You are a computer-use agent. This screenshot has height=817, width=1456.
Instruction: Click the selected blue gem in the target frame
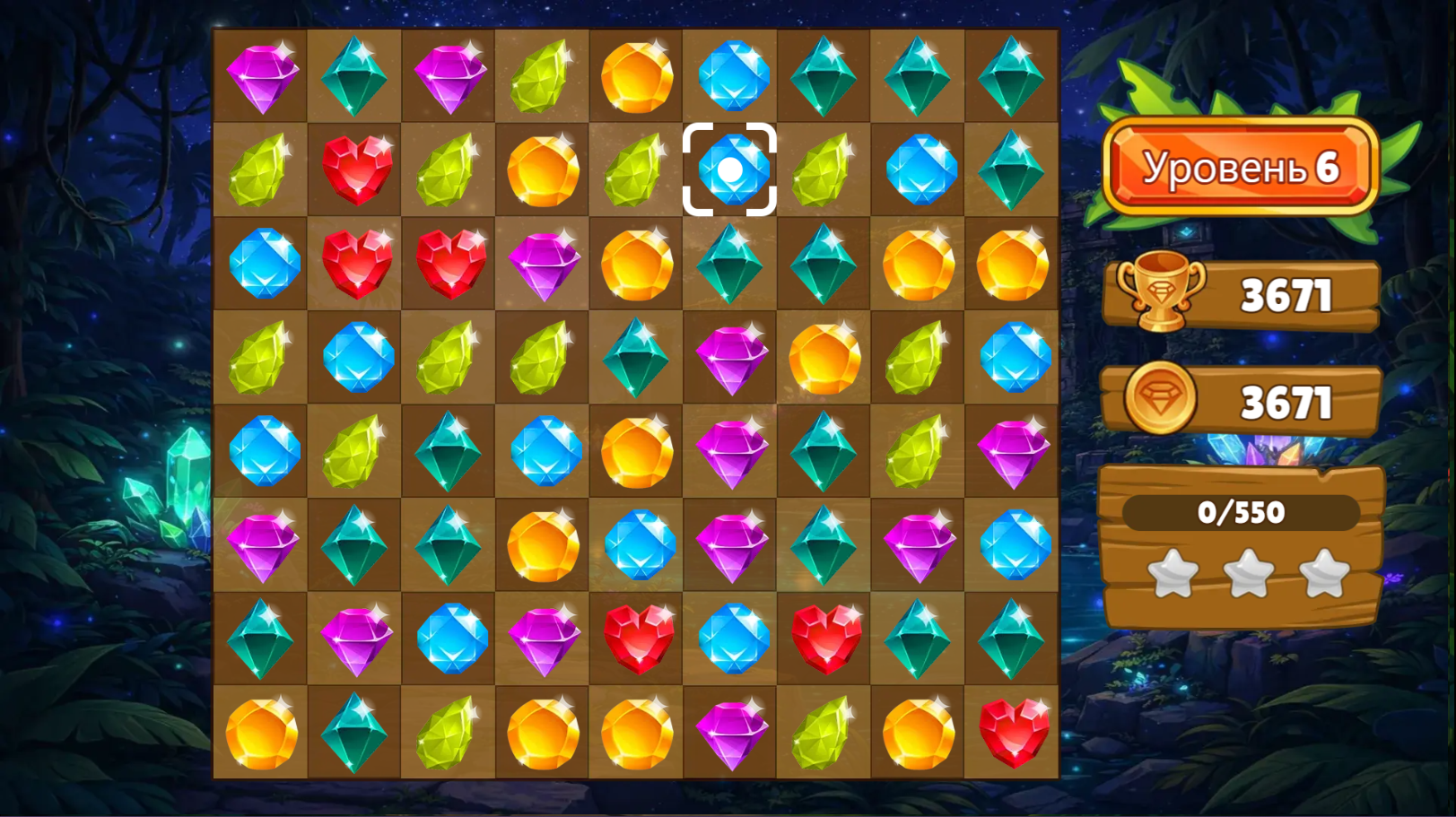(729, 169)
